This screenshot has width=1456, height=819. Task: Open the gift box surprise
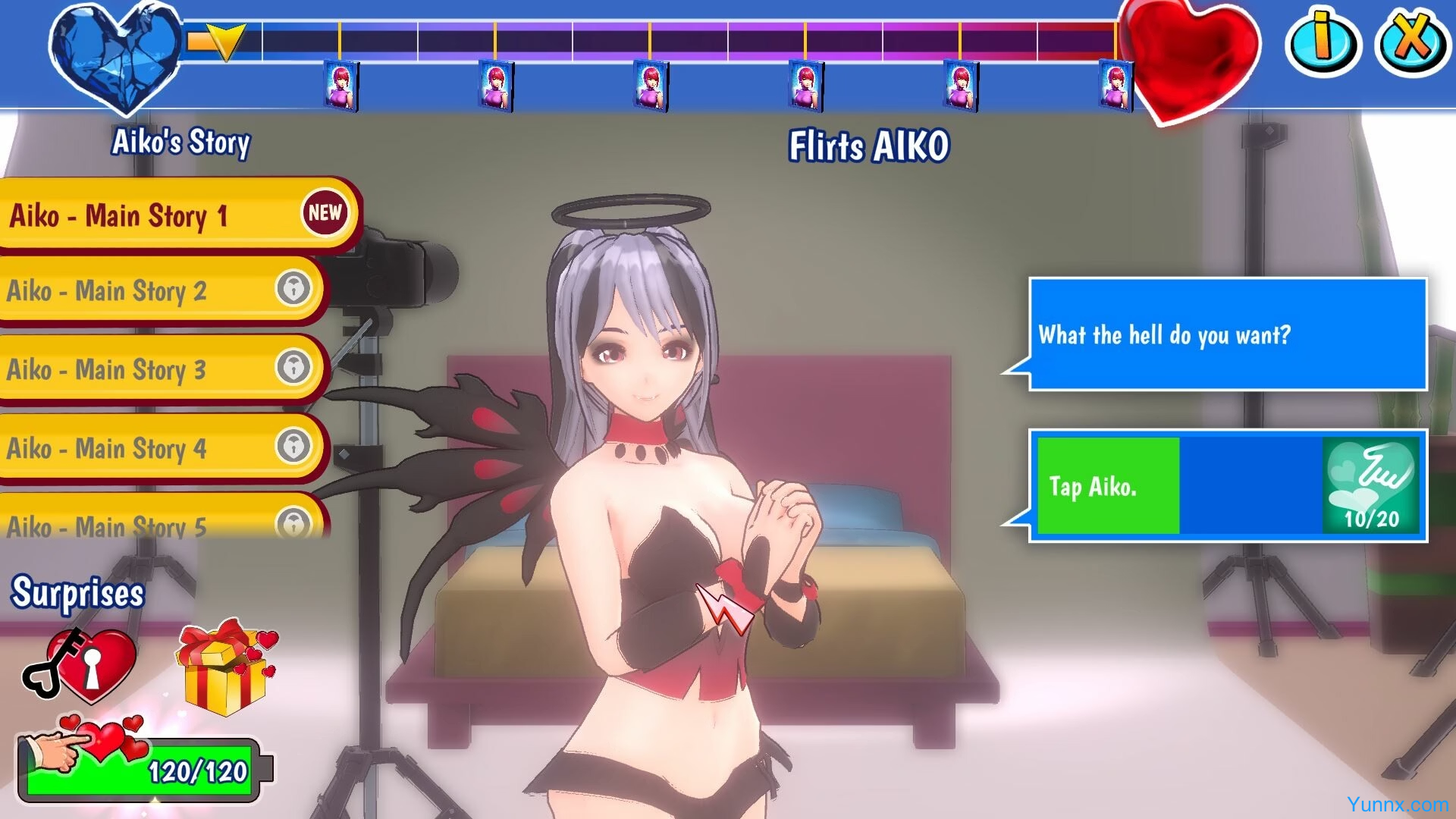pyautogui.click(x=226, y=667)
